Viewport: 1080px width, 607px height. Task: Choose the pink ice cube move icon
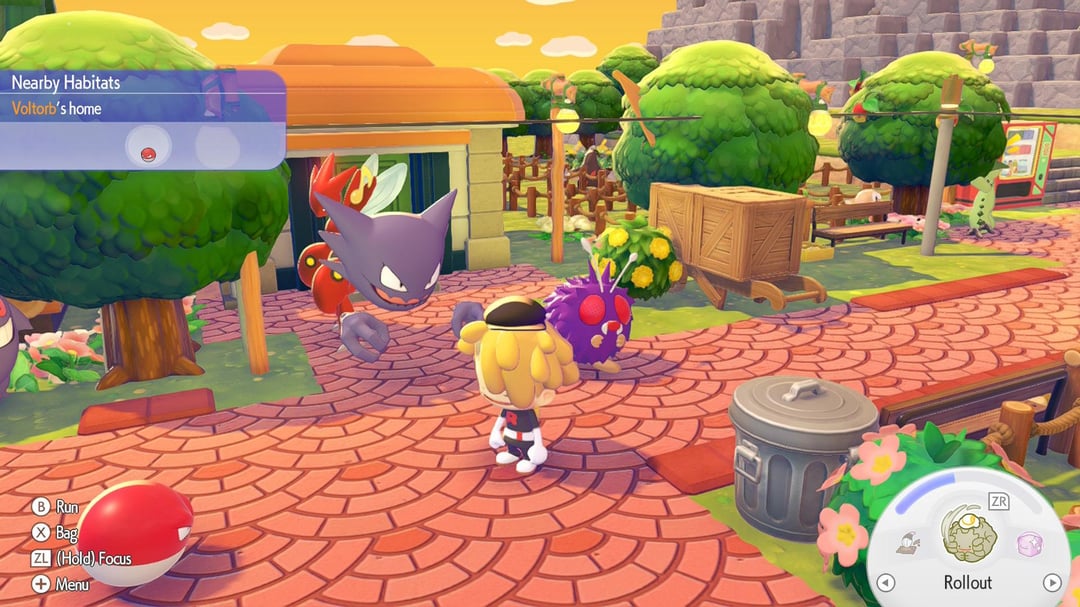coord(1030,543)
